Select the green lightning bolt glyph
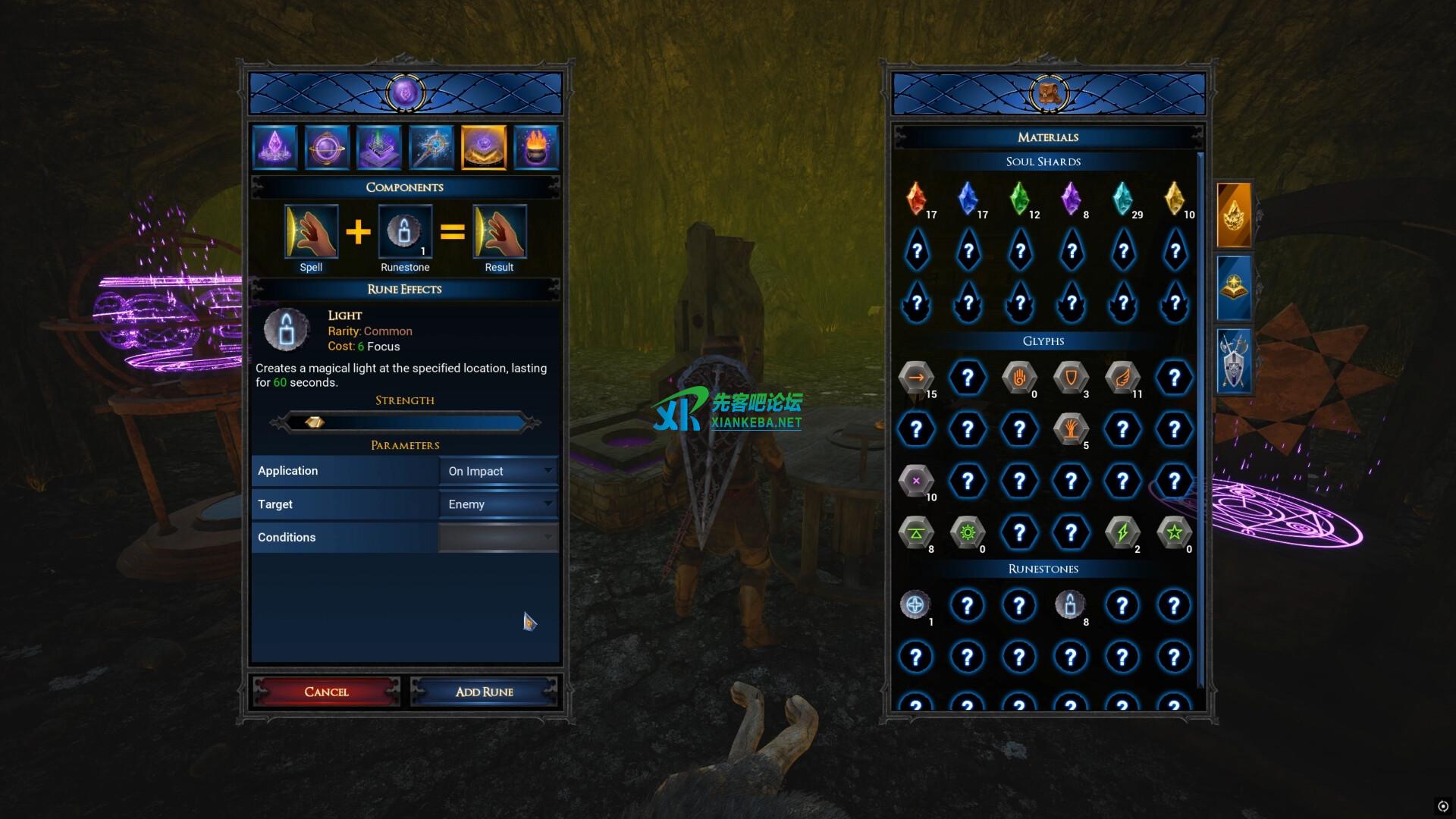 click(x=1122, y=532)
